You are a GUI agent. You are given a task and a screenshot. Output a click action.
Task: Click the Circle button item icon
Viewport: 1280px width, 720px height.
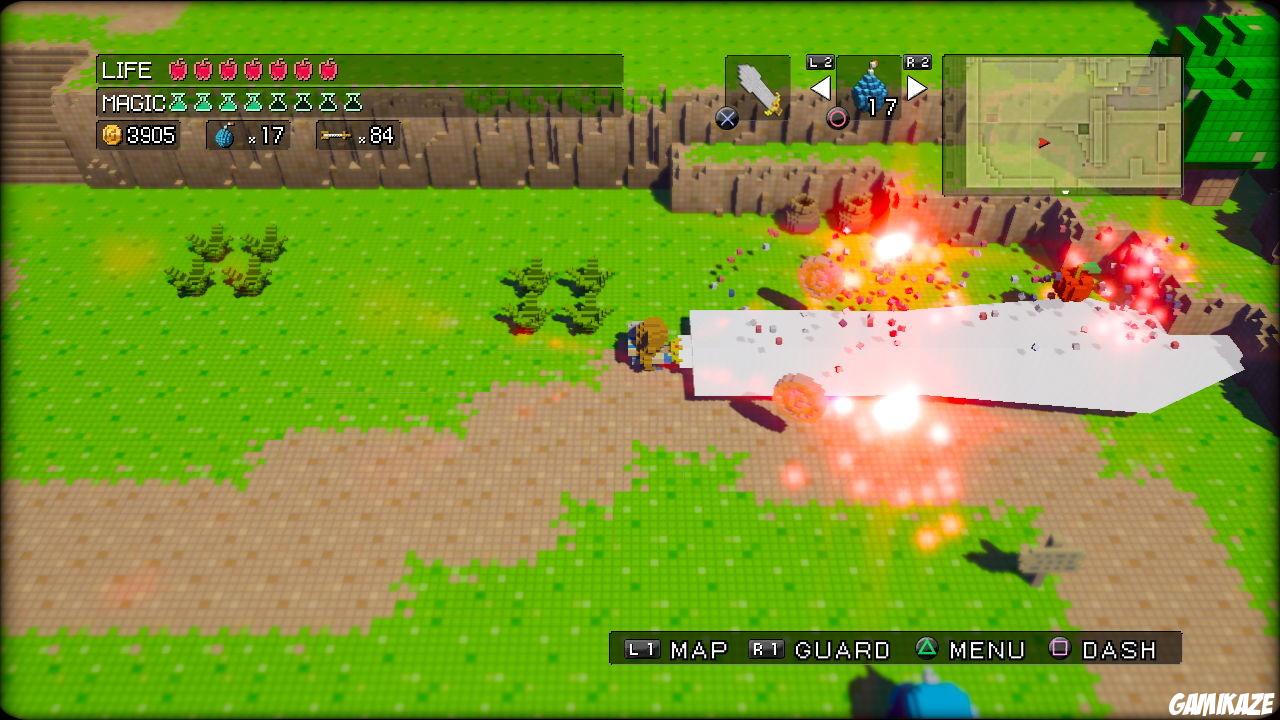836,115
